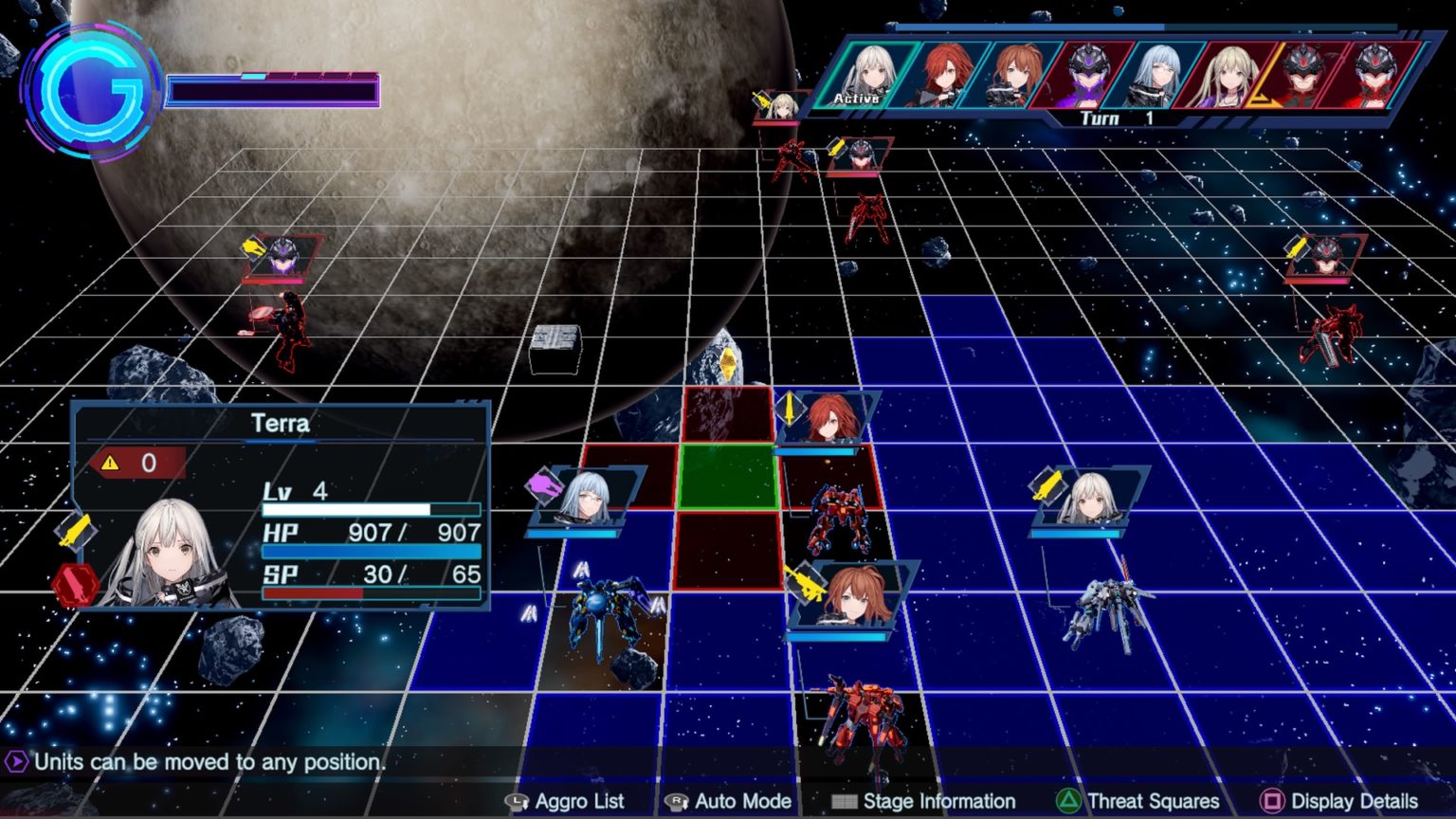
Task: Target the purple-helmeted enemy marker on the battlefield
Action: (282, 256)
